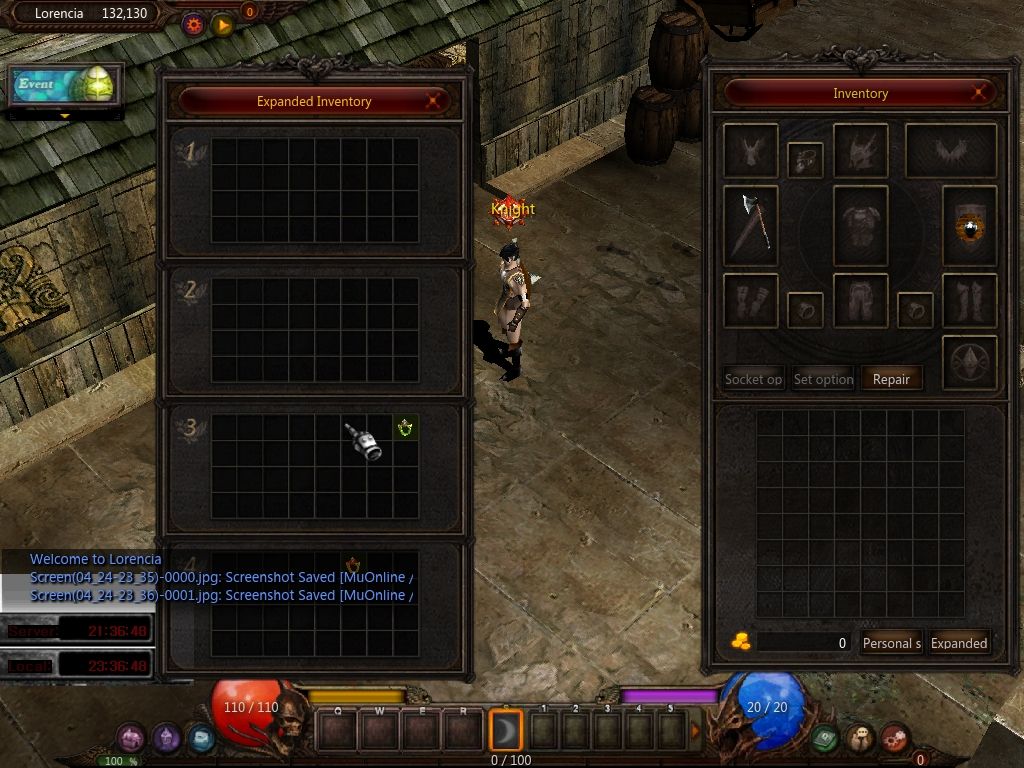This screenshot has height=768, width=1024.
Task: Open the green book icon
Action: click(x=824, y=738)
